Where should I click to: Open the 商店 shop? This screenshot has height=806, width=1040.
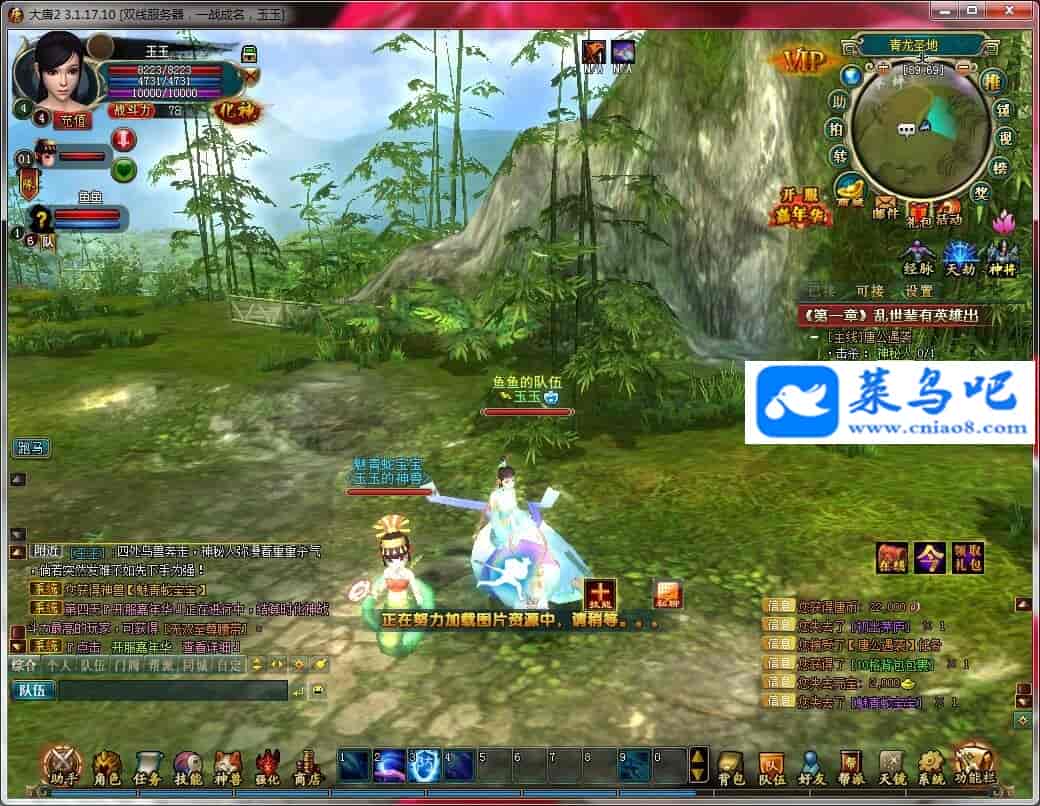(x=306, y=765)
